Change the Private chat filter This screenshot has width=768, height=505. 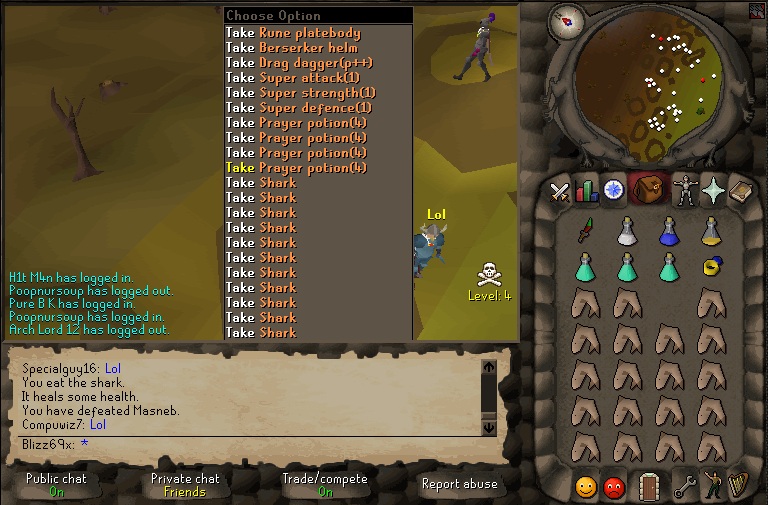tap(185, 484)
